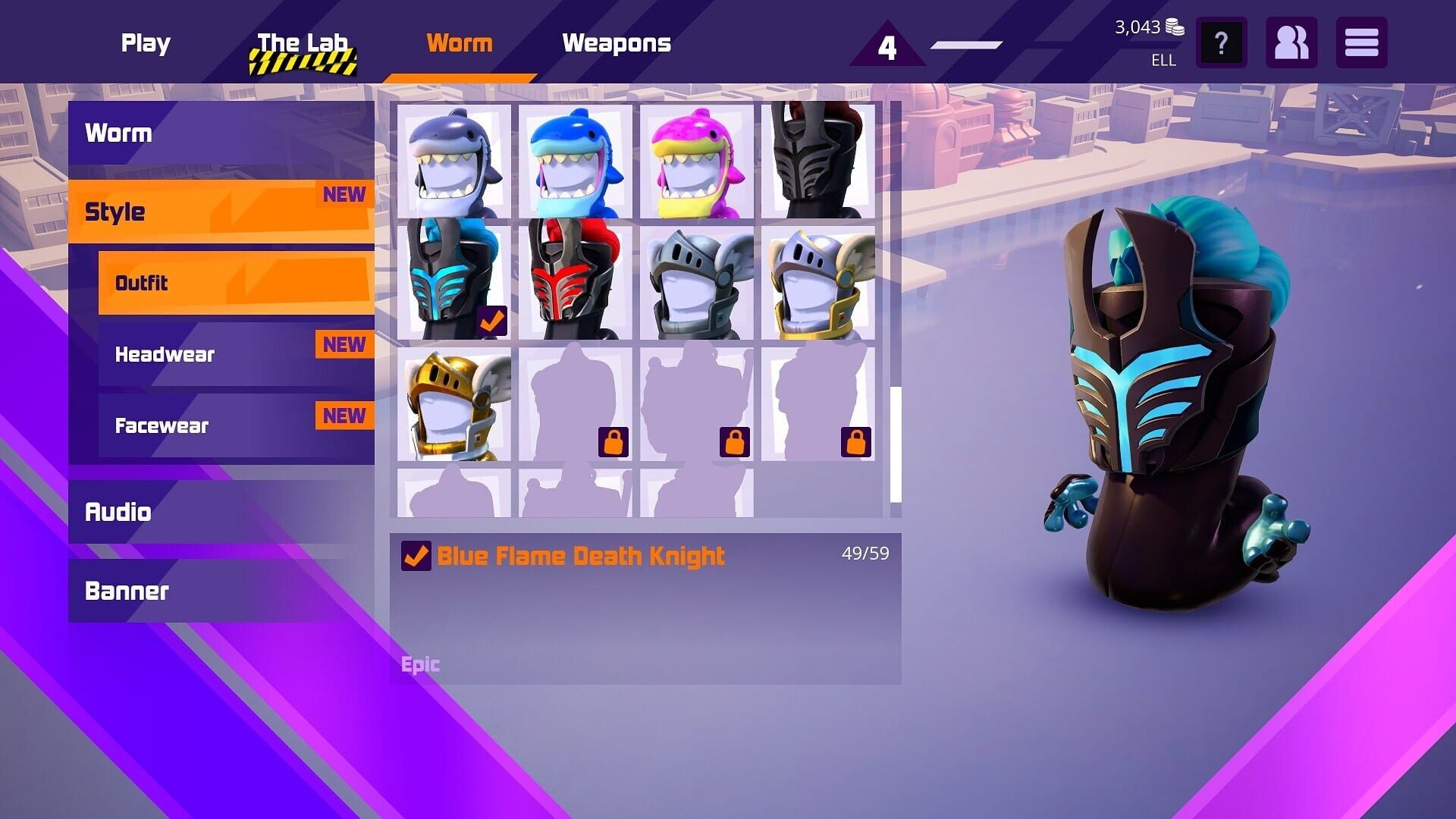
Task: Click the padlock on the last locked outfit
Action: (x=855, y=442)
